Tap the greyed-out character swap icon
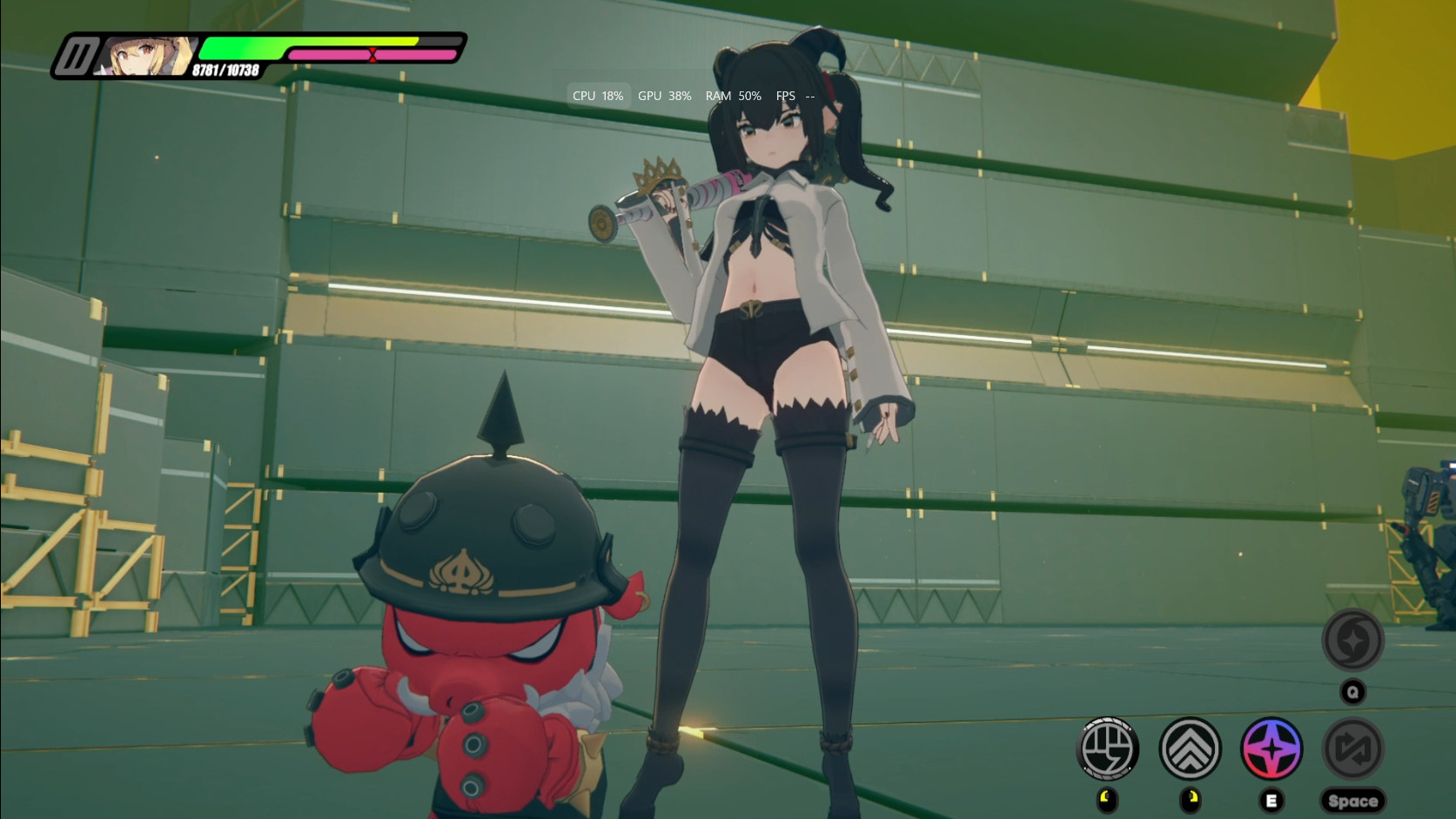Viewport: 1456px width, 819px height. click(1352, 748)
